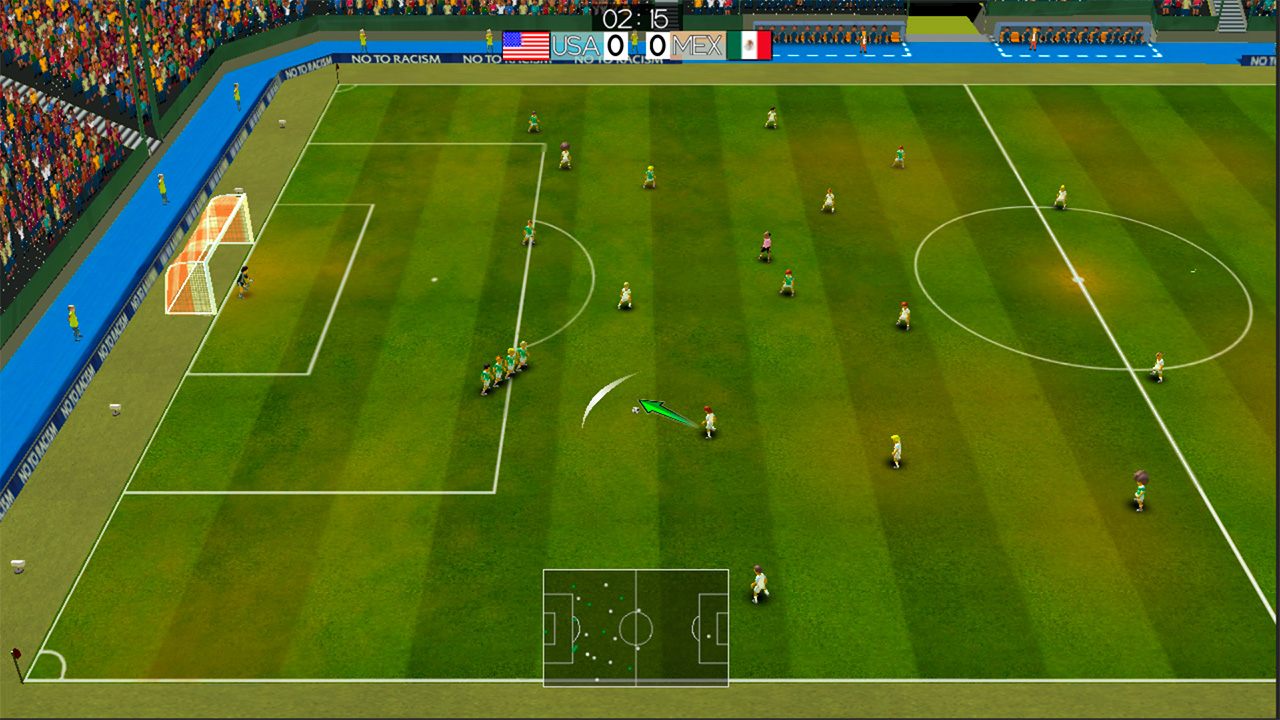
Task: Click the match timer showing 02:15
Action: [x=635, y=17]
